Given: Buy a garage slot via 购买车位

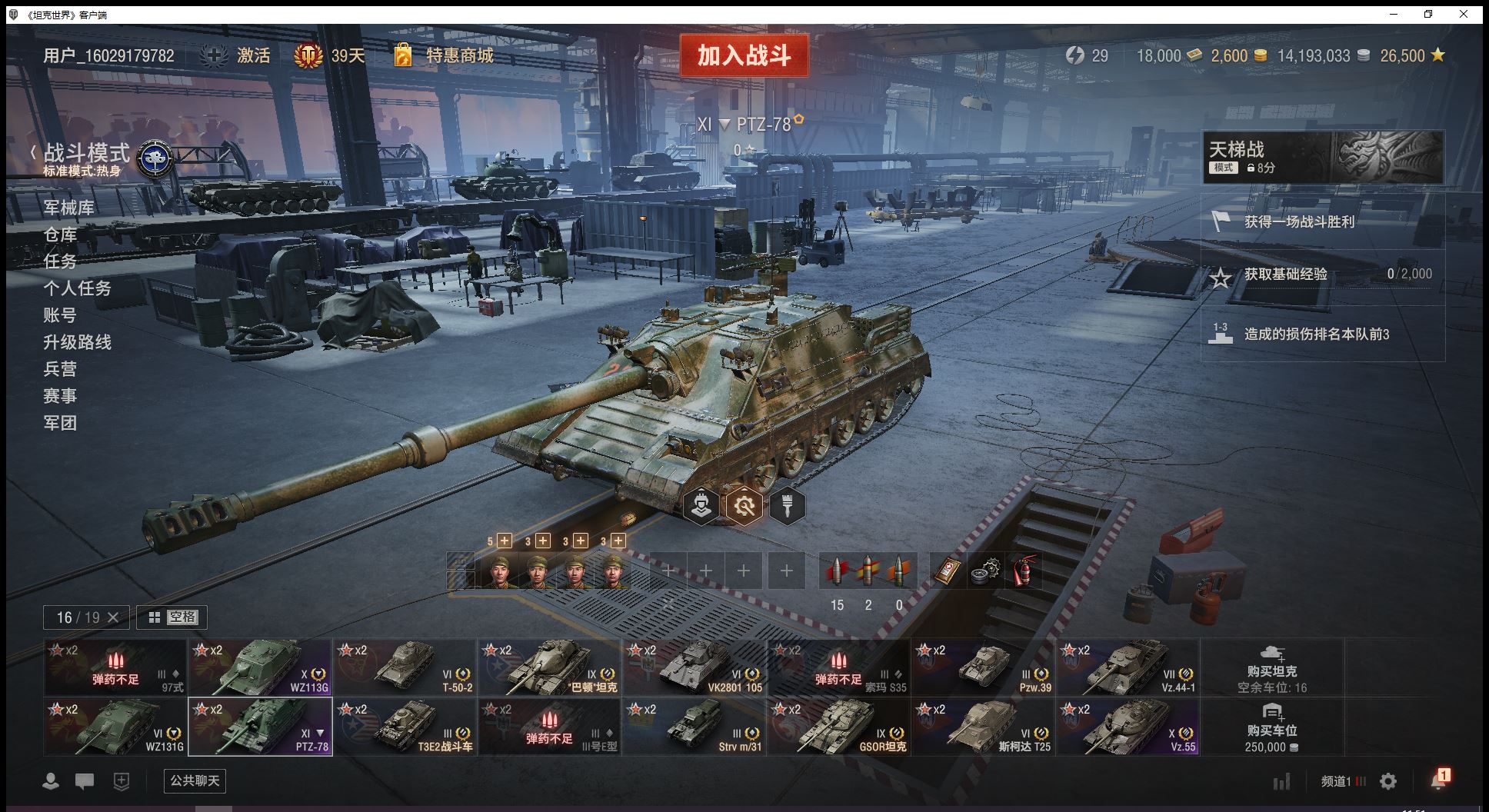Looking at the screenshot, I should coord(1271,727).
